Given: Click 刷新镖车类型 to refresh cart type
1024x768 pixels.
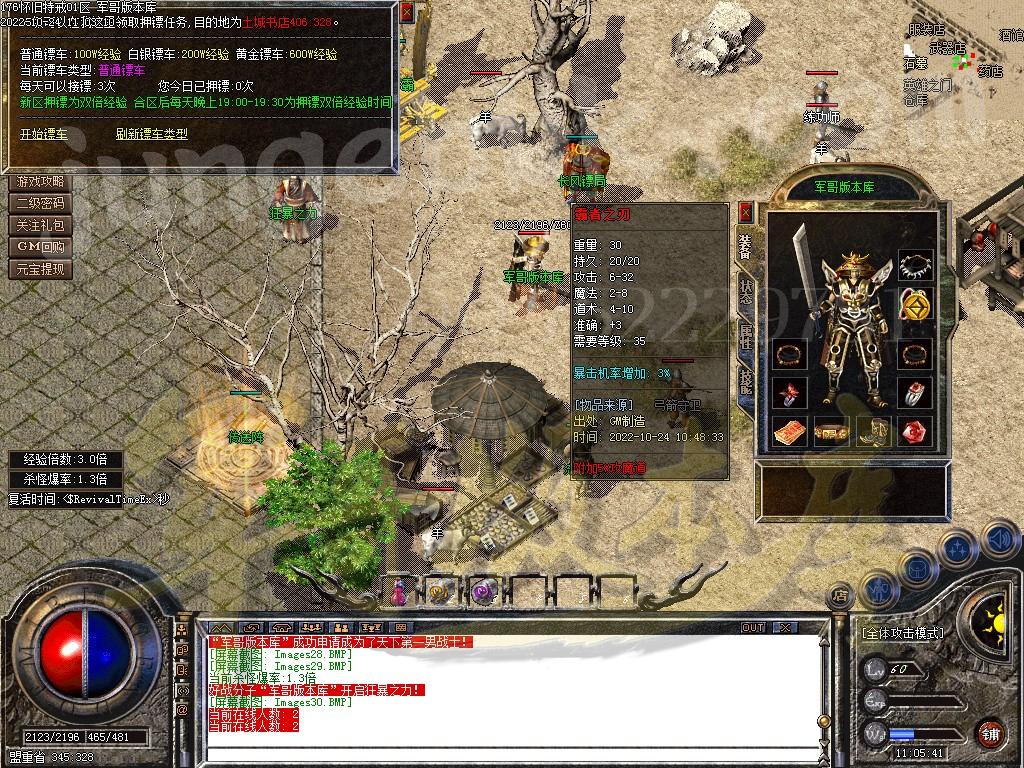Looking at the screenshot, I should click(x=151, y=134).
